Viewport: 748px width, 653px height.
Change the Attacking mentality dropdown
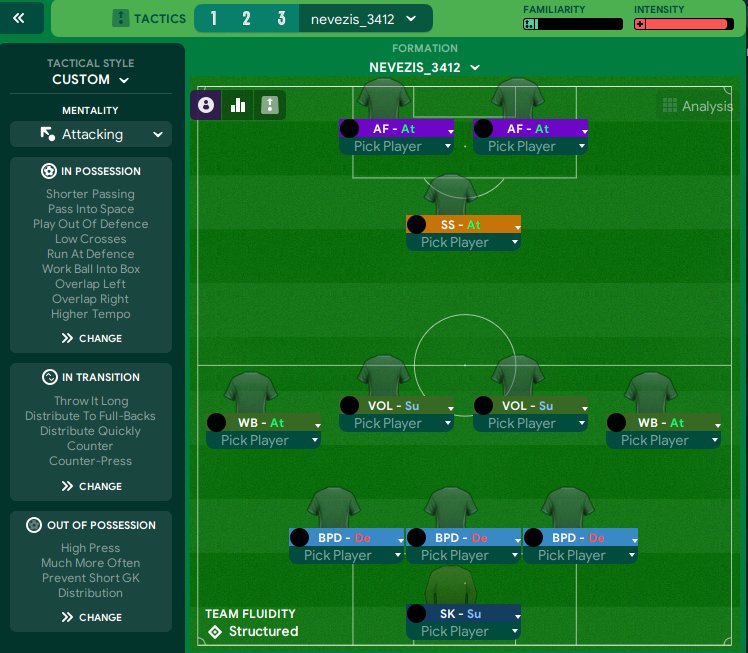pos(91,134)
